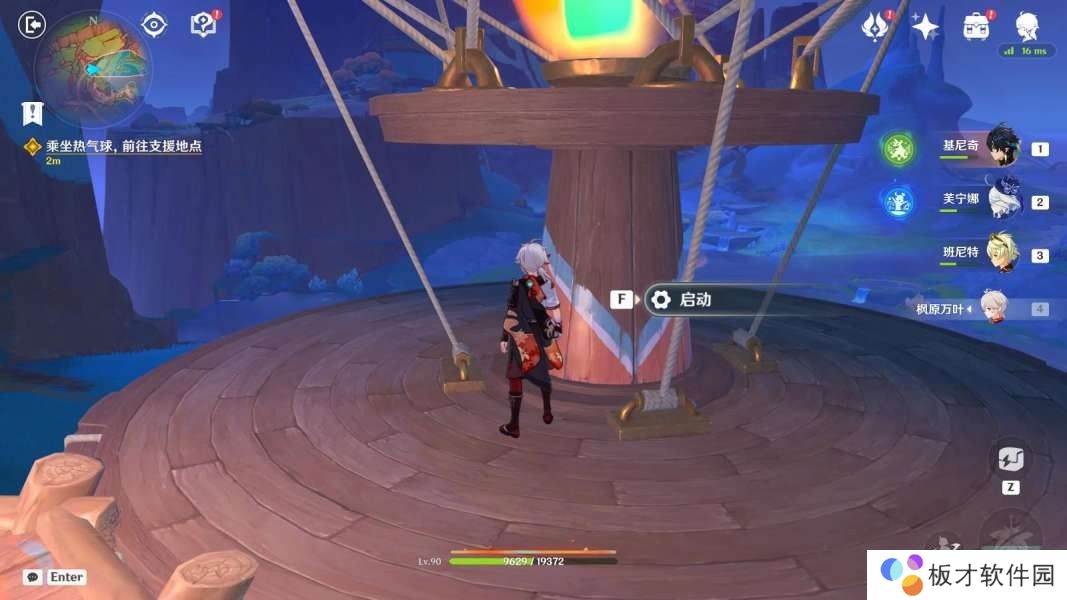Open the chat speech-bubble icon
1067x600 pixels.
click(x=32, y=577)
